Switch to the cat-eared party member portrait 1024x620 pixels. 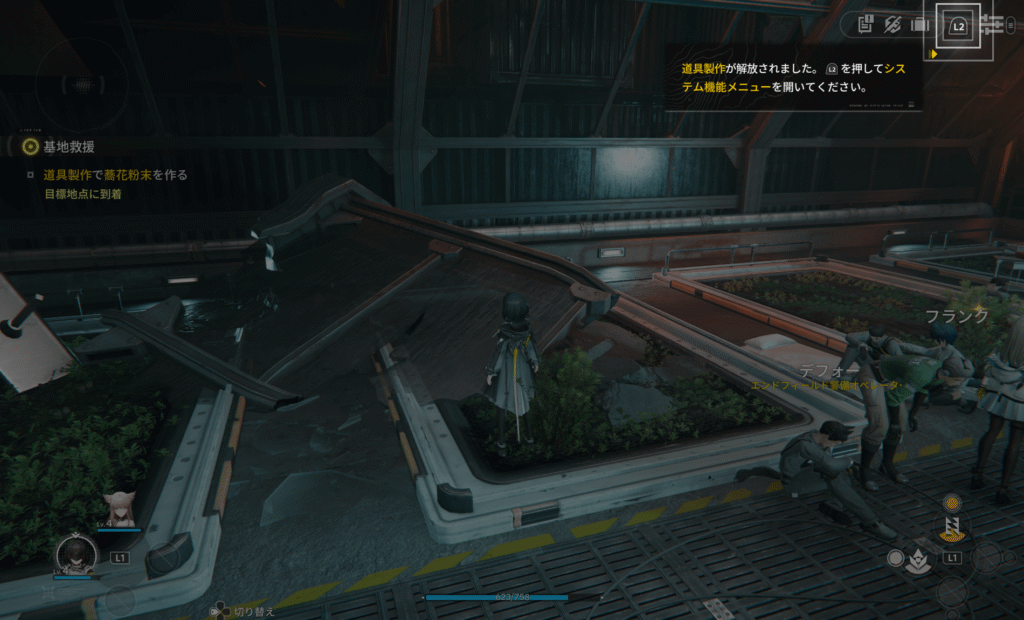pos(119,509)
